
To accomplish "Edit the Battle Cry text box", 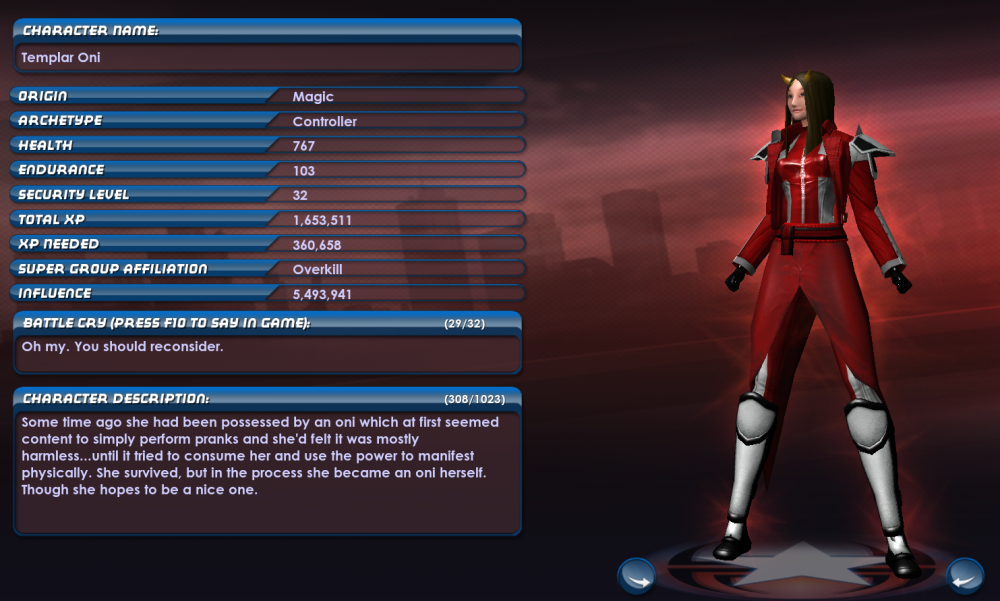I will [268, 353].
